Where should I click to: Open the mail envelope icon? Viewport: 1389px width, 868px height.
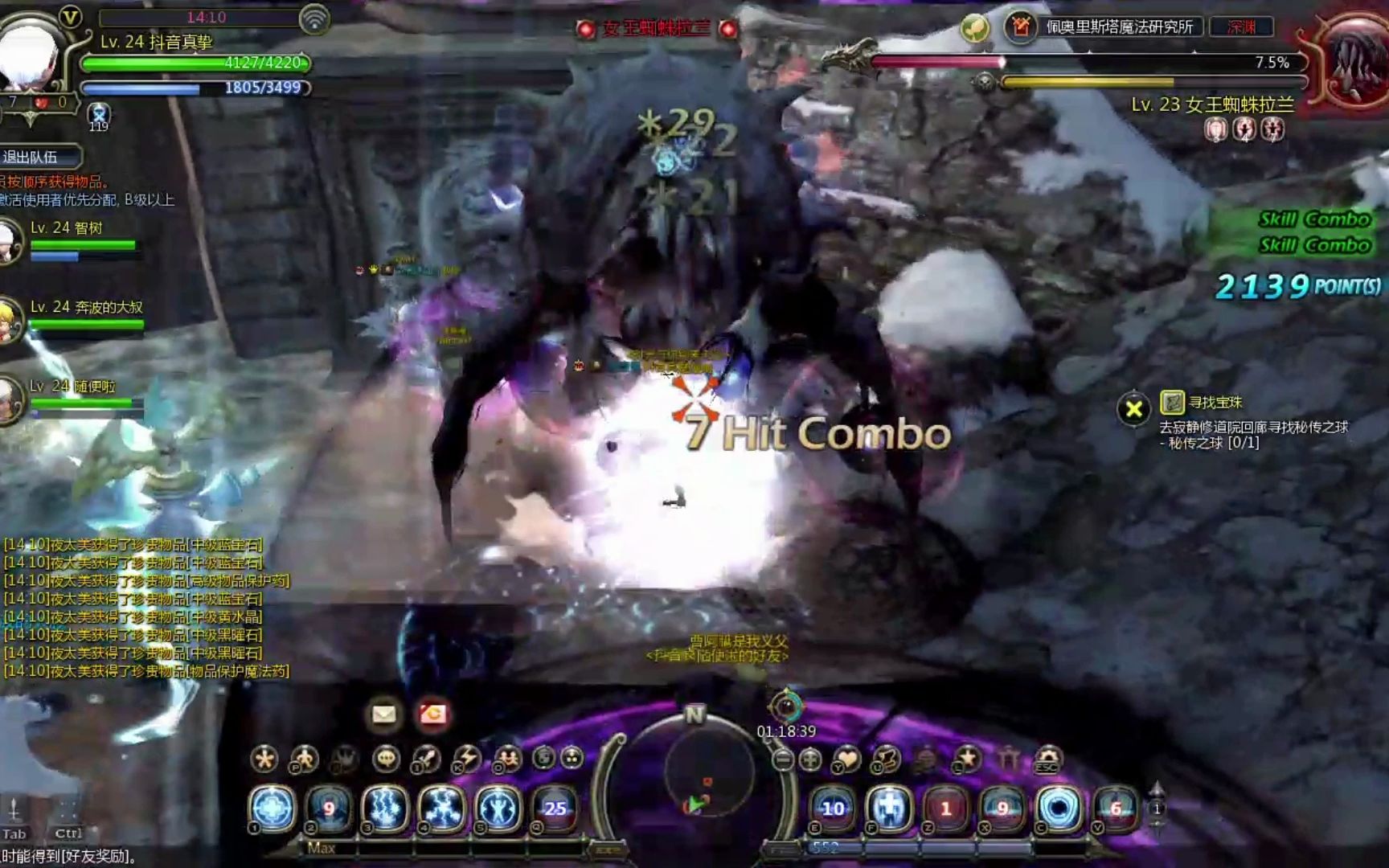coord(383,714)
